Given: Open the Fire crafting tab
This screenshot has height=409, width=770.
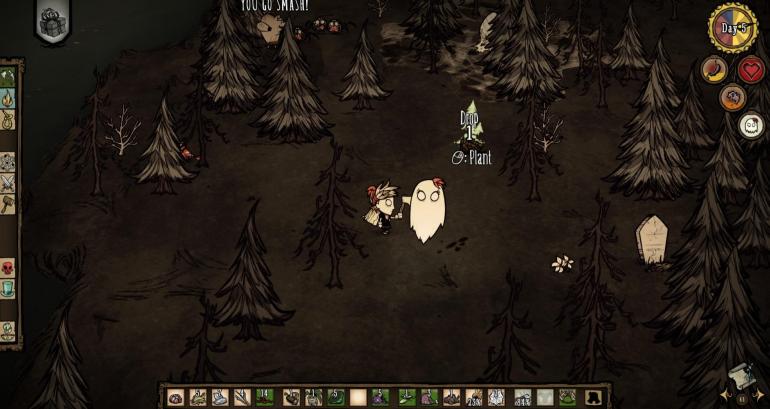Looking at the screenshot, I should [x=8, y=98].
